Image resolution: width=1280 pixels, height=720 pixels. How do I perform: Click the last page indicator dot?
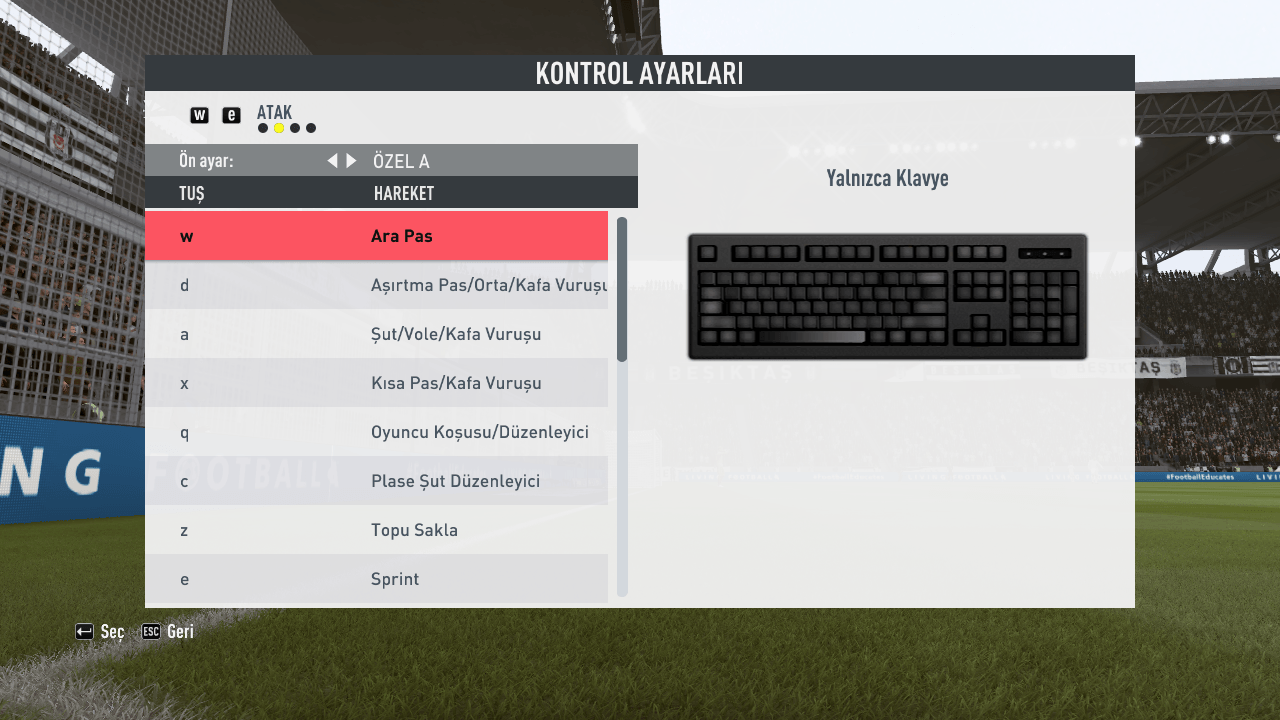point(311,128)
